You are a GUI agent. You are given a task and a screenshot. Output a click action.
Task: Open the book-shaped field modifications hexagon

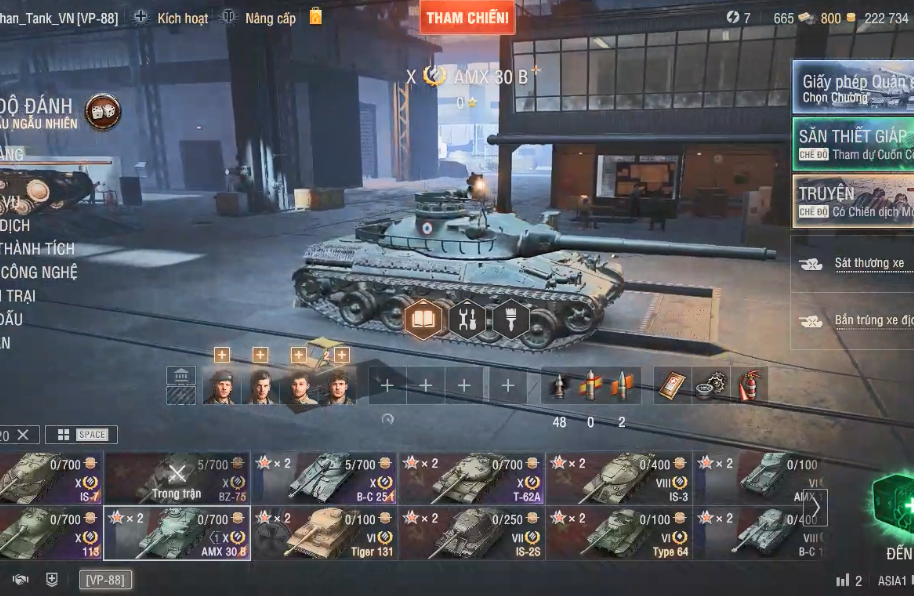424,320
